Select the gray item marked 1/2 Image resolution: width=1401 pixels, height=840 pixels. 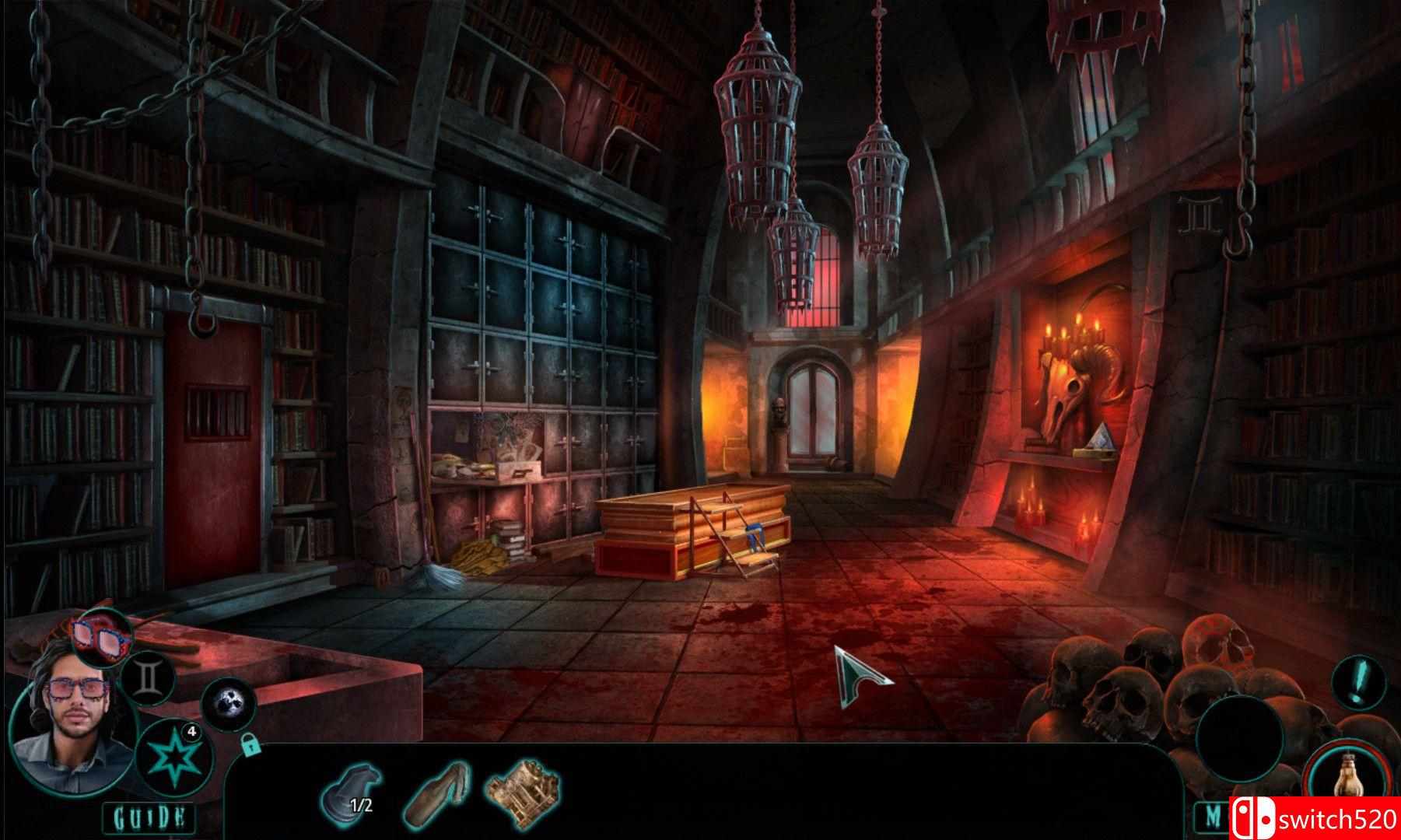click(x=352, y=793)
